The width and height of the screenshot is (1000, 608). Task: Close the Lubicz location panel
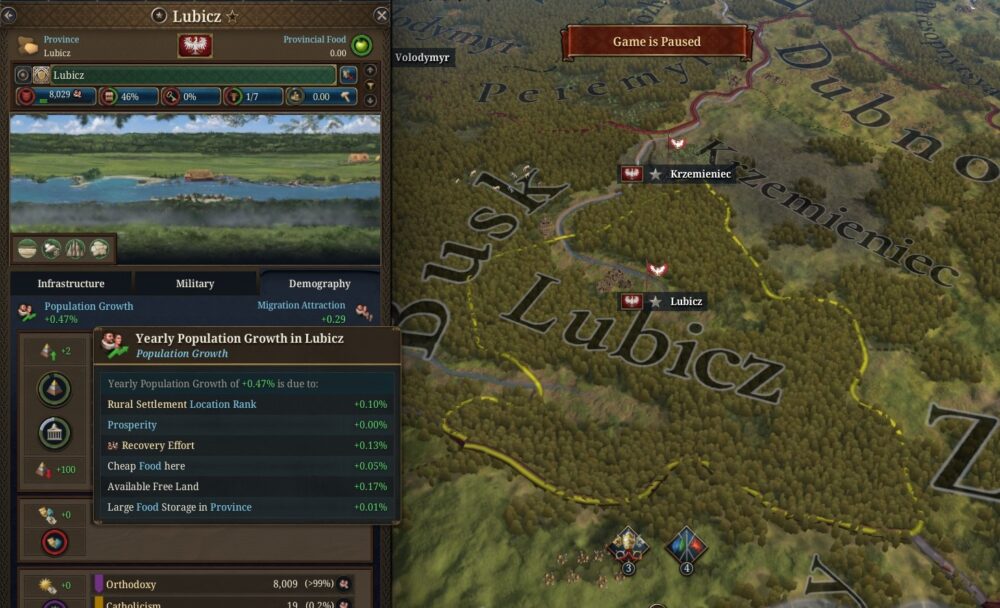[381, 15]
